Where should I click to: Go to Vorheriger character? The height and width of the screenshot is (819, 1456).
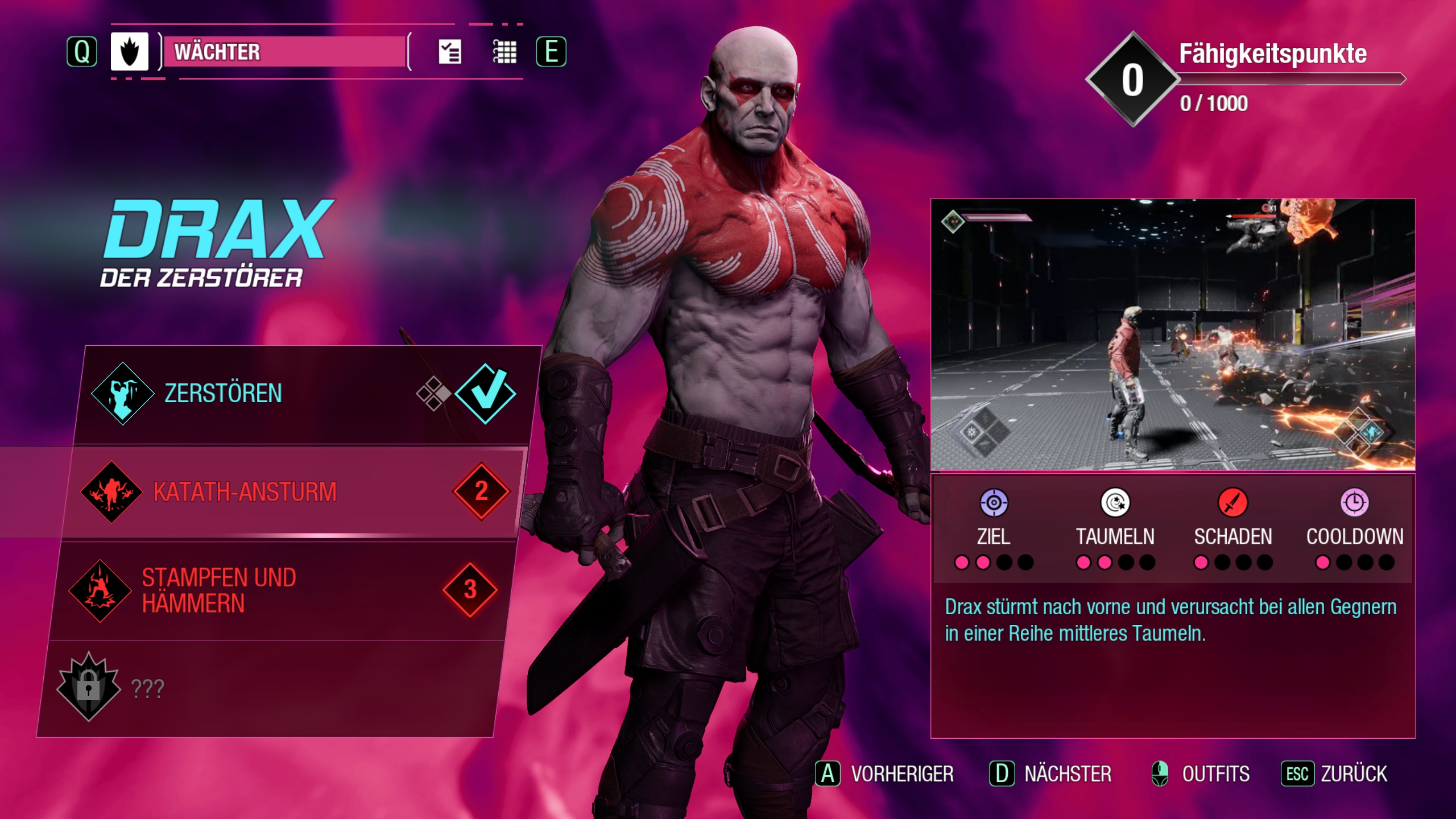tap(885, 774)
